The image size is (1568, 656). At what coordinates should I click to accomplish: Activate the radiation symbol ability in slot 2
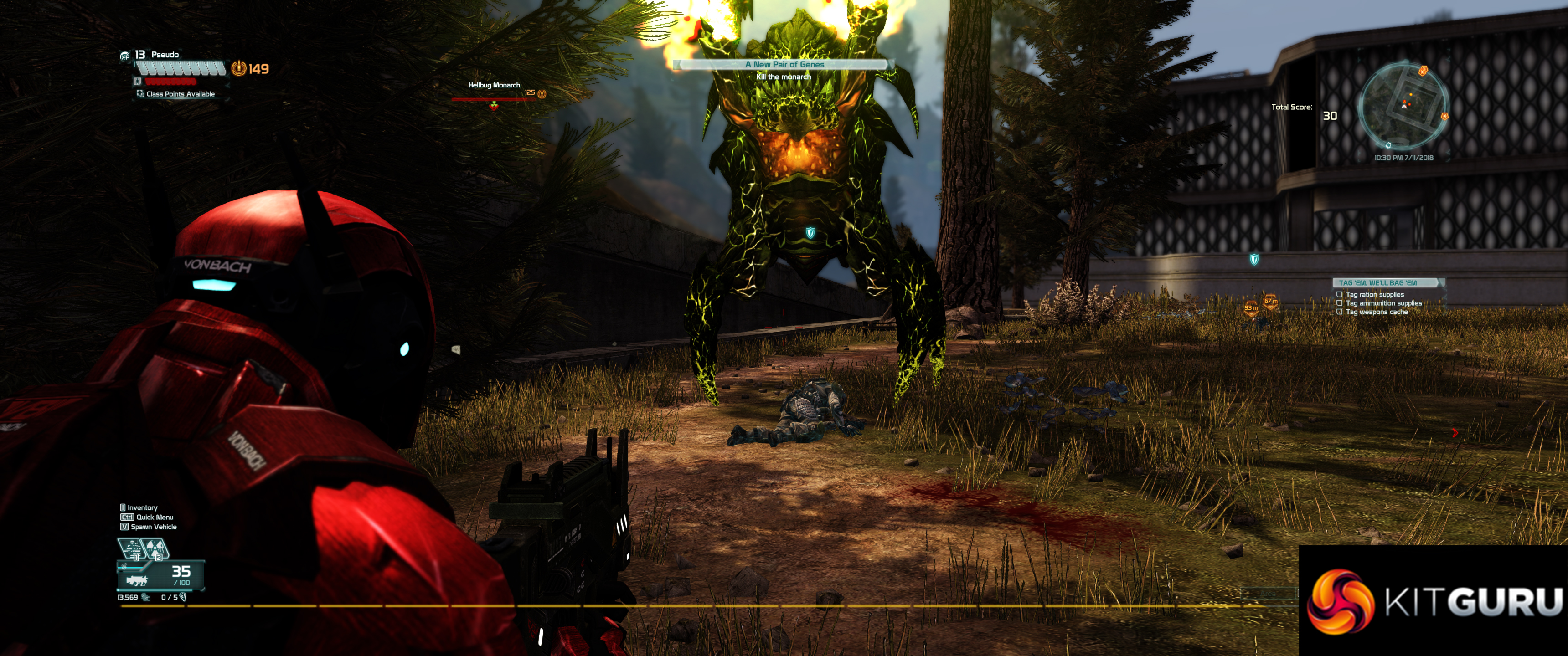pos(155,549)
